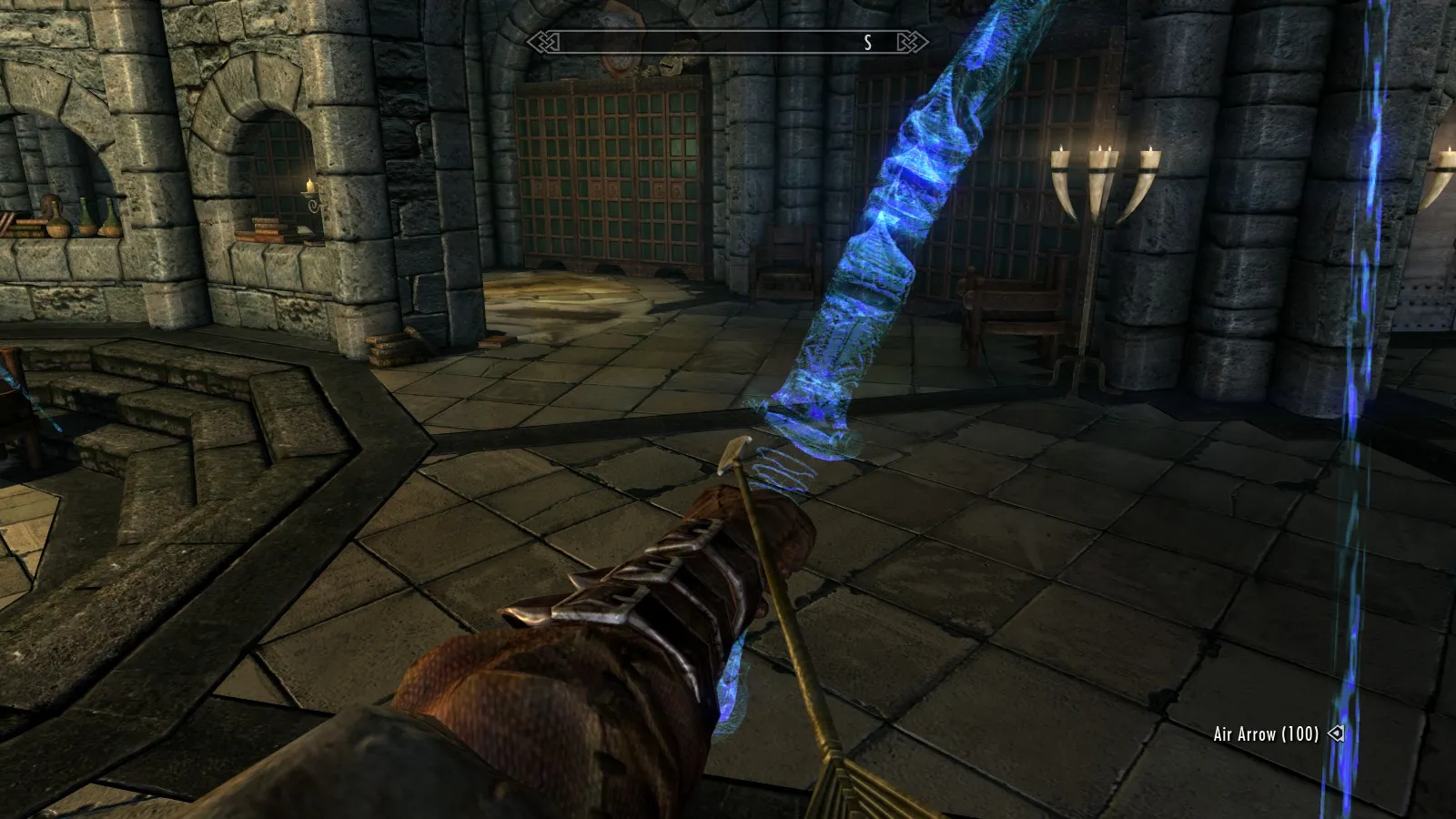This screenshot has width=1456, height=819.
Task: Click the compass bar at the top
Action: point(726,42)
